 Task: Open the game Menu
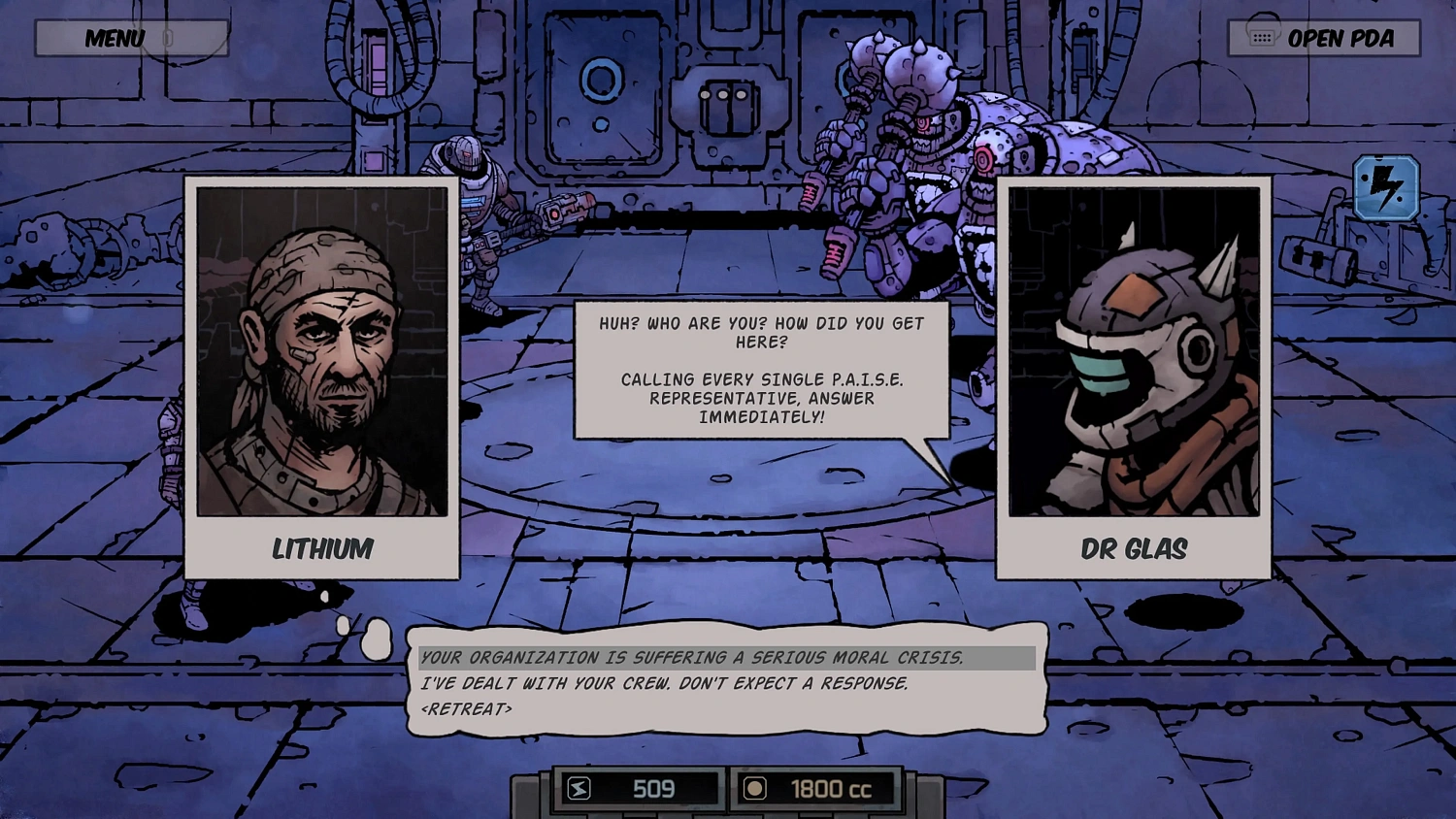click(114, 38)
